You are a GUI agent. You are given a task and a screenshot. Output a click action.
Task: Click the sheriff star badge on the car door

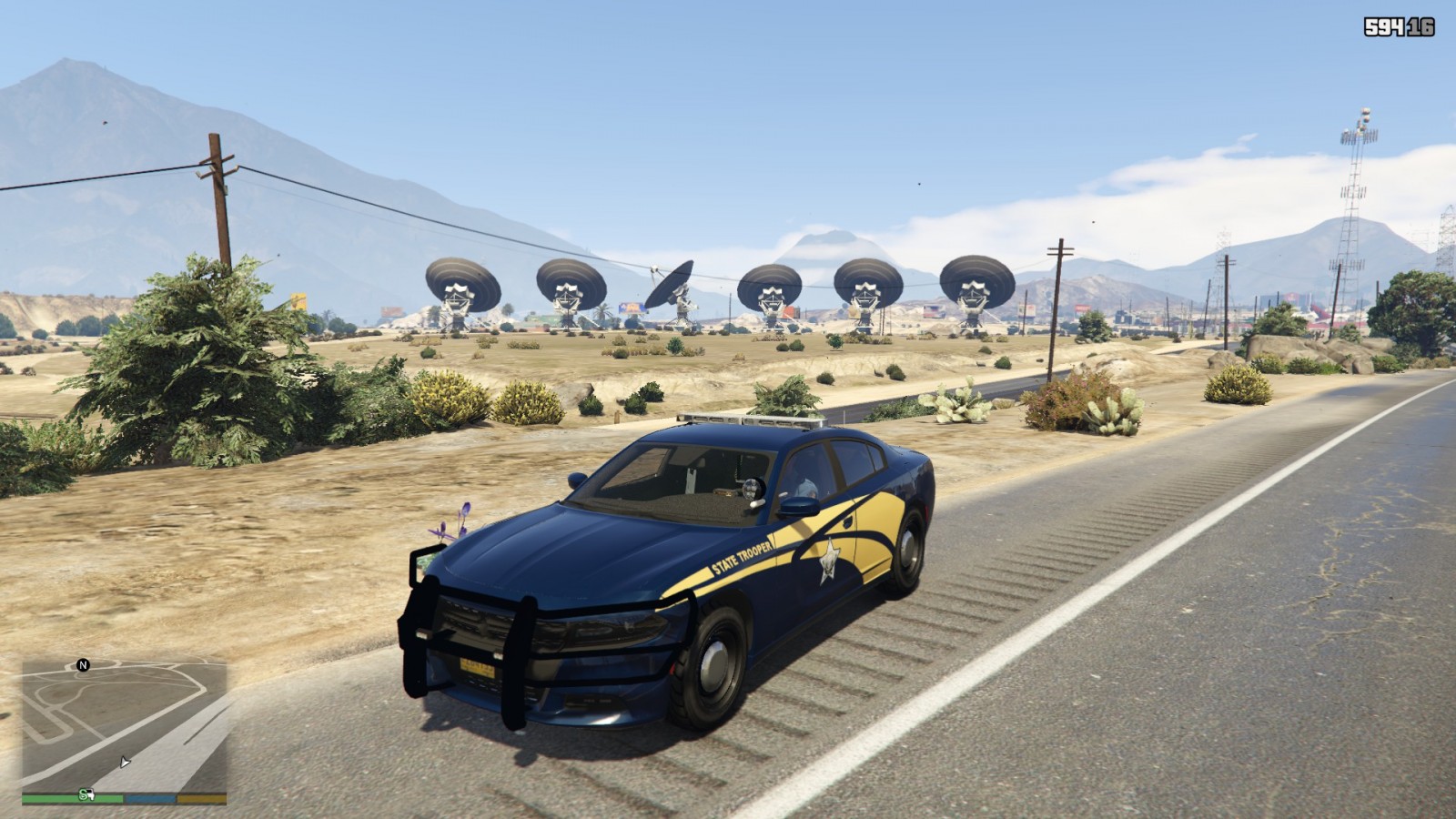tap(829, 561)
